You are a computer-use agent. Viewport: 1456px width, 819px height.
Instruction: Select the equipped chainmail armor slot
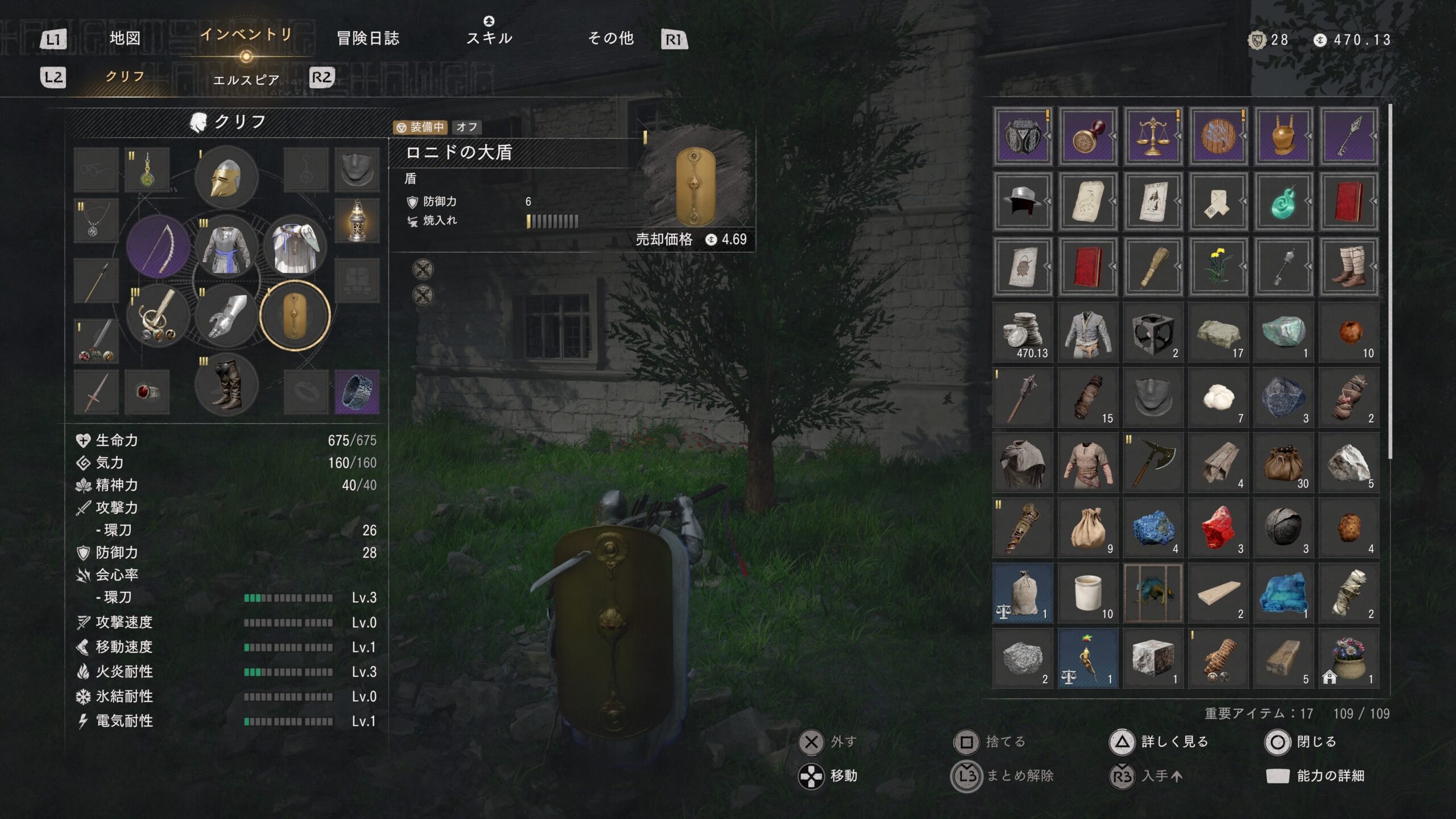(x=226, y=247)
